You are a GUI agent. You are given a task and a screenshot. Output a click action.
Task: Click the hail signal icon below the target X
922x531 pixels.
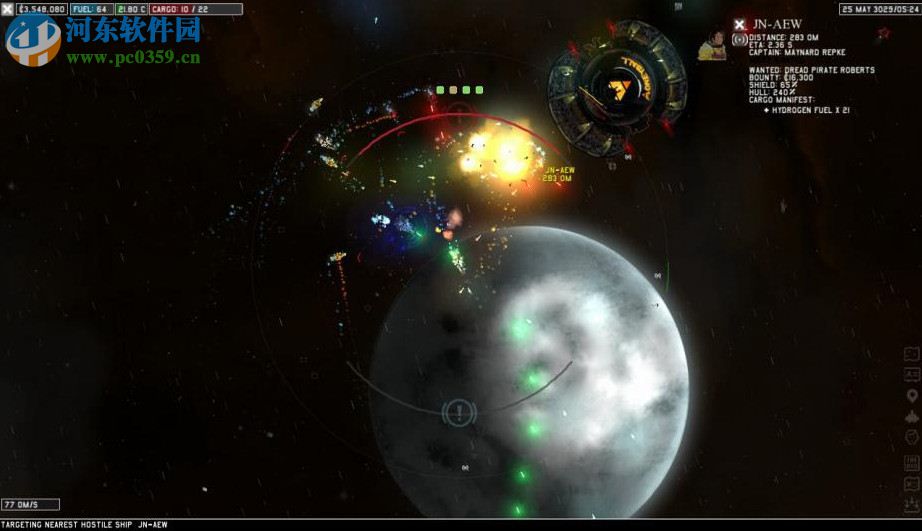[x=739, y=40]
